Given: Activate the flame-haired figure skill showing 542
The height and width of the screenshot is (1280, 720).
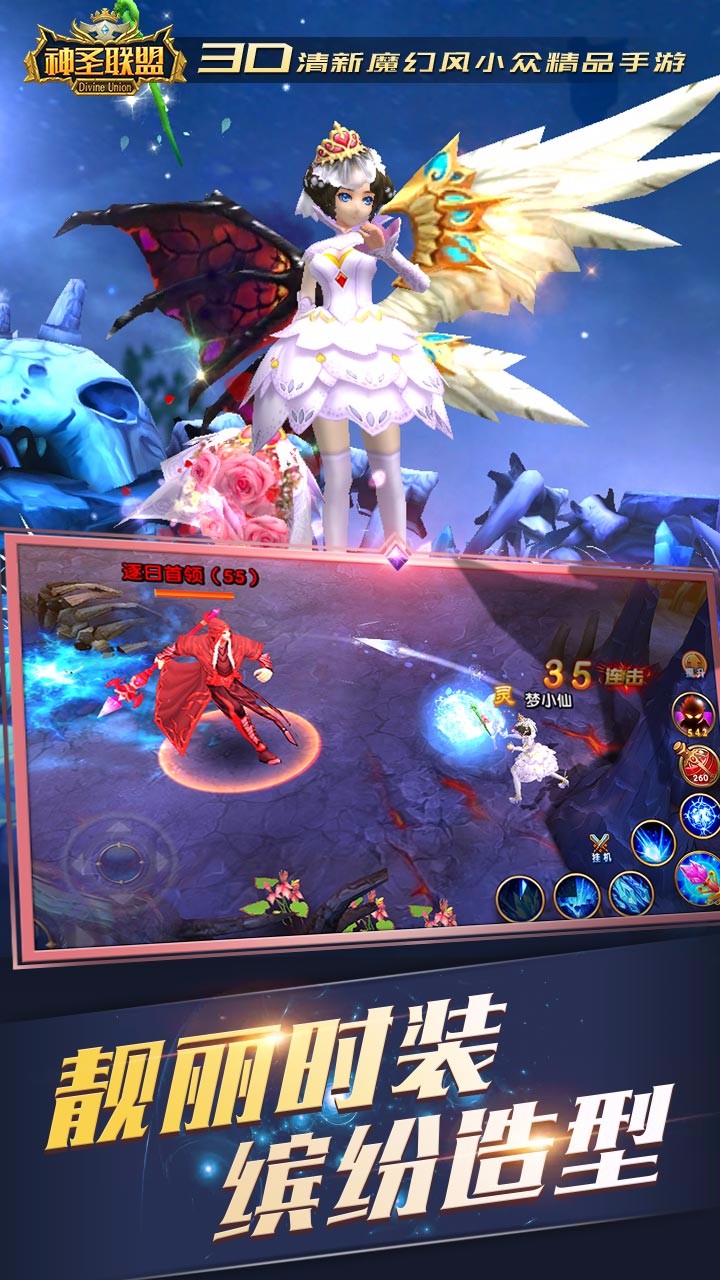Looking at the screenshot, I should pos(692,716).
